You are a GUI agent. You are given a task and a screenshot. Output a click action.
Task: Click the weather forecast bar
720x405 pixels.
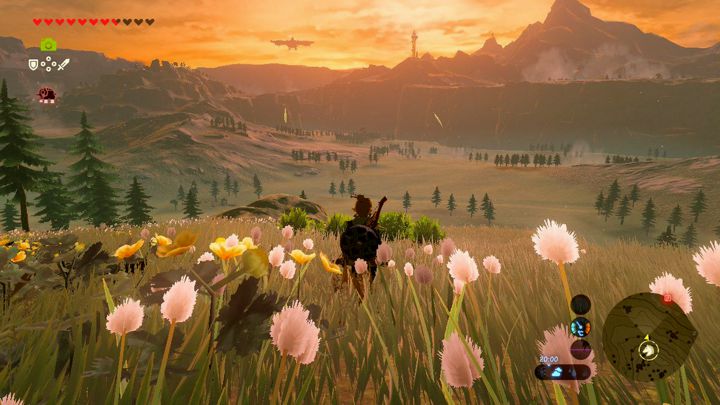pos(562,371)
